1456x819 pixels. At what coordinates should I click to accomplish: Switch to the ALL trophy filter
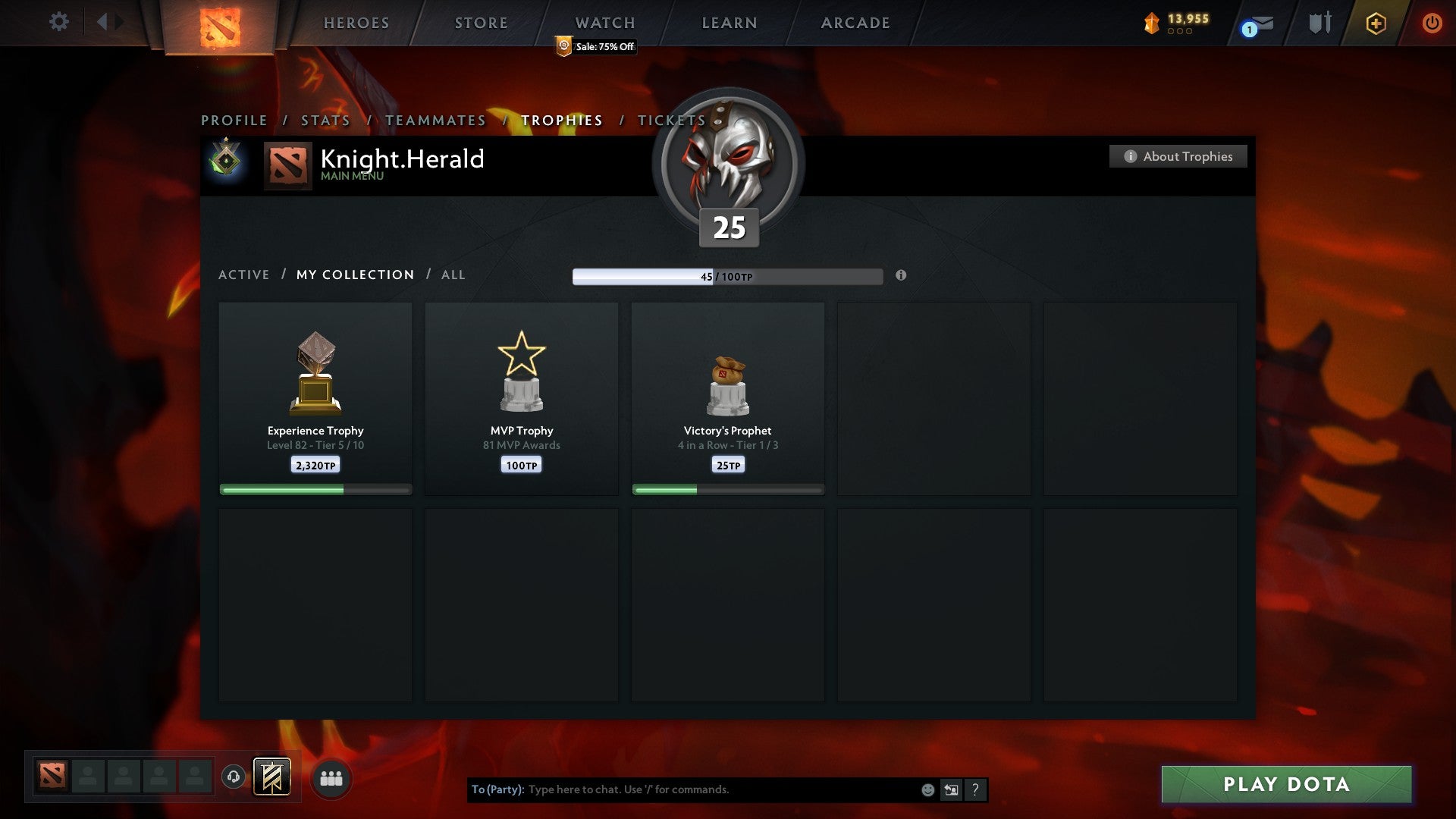[x=453, y=275]
